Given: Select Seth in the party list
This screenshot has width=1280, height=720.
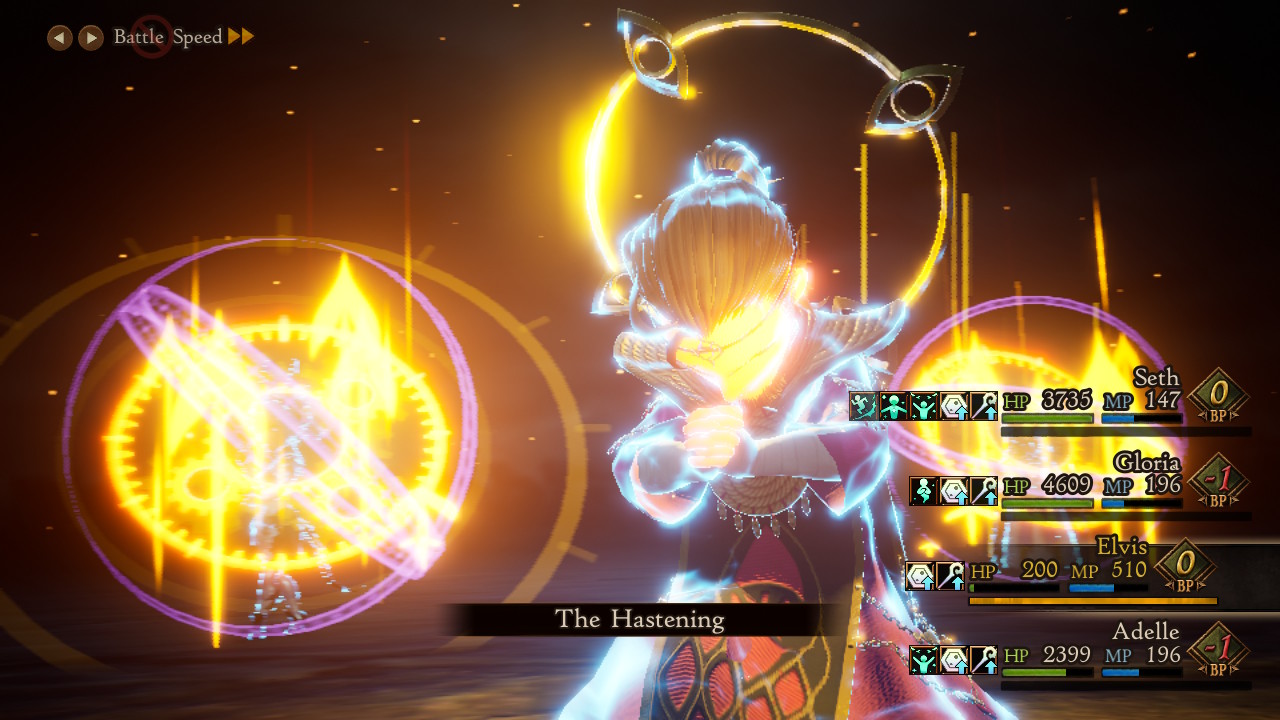Looking at the screenshot, I should click(1156, 378).
